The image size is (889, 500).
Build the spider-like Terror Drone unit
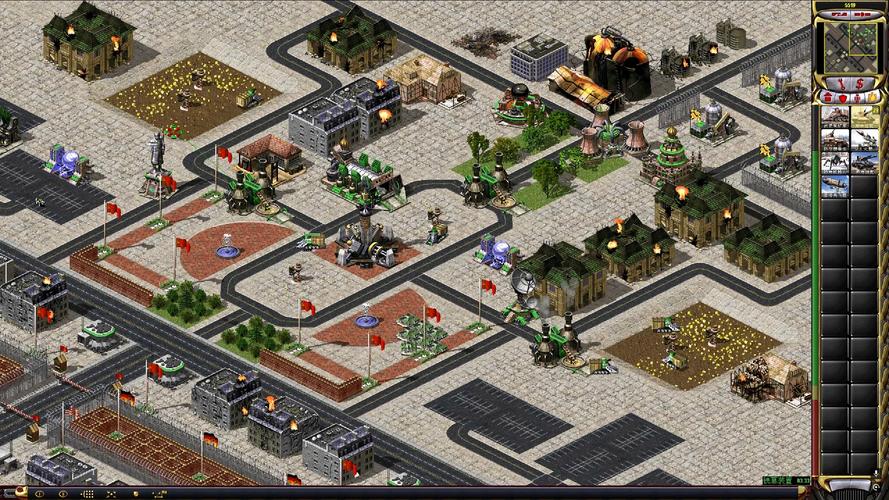click(x=835, y=162)
